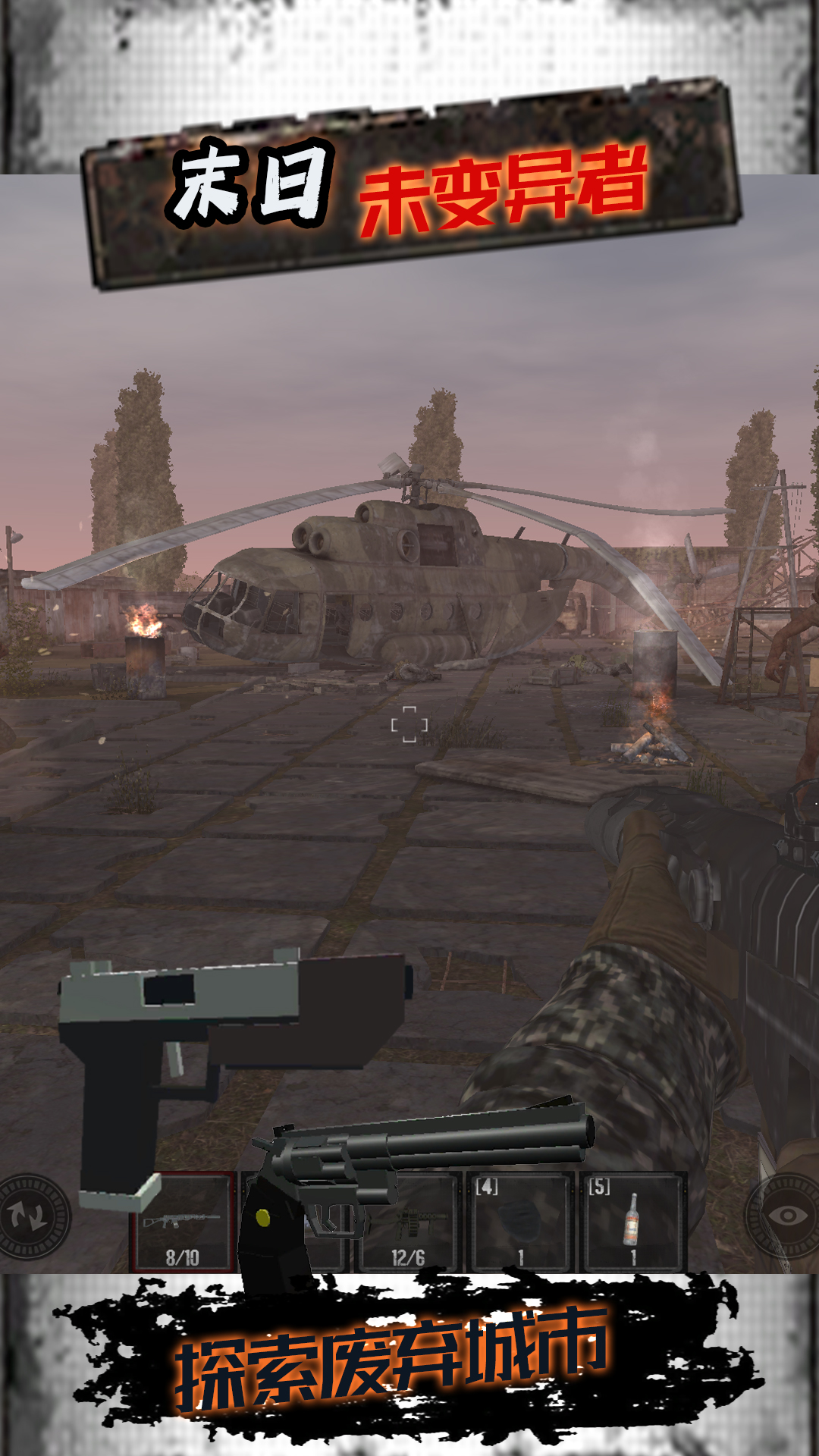
Task: Equip the bottle in slot 5
Action: [x=632, y=1222]
